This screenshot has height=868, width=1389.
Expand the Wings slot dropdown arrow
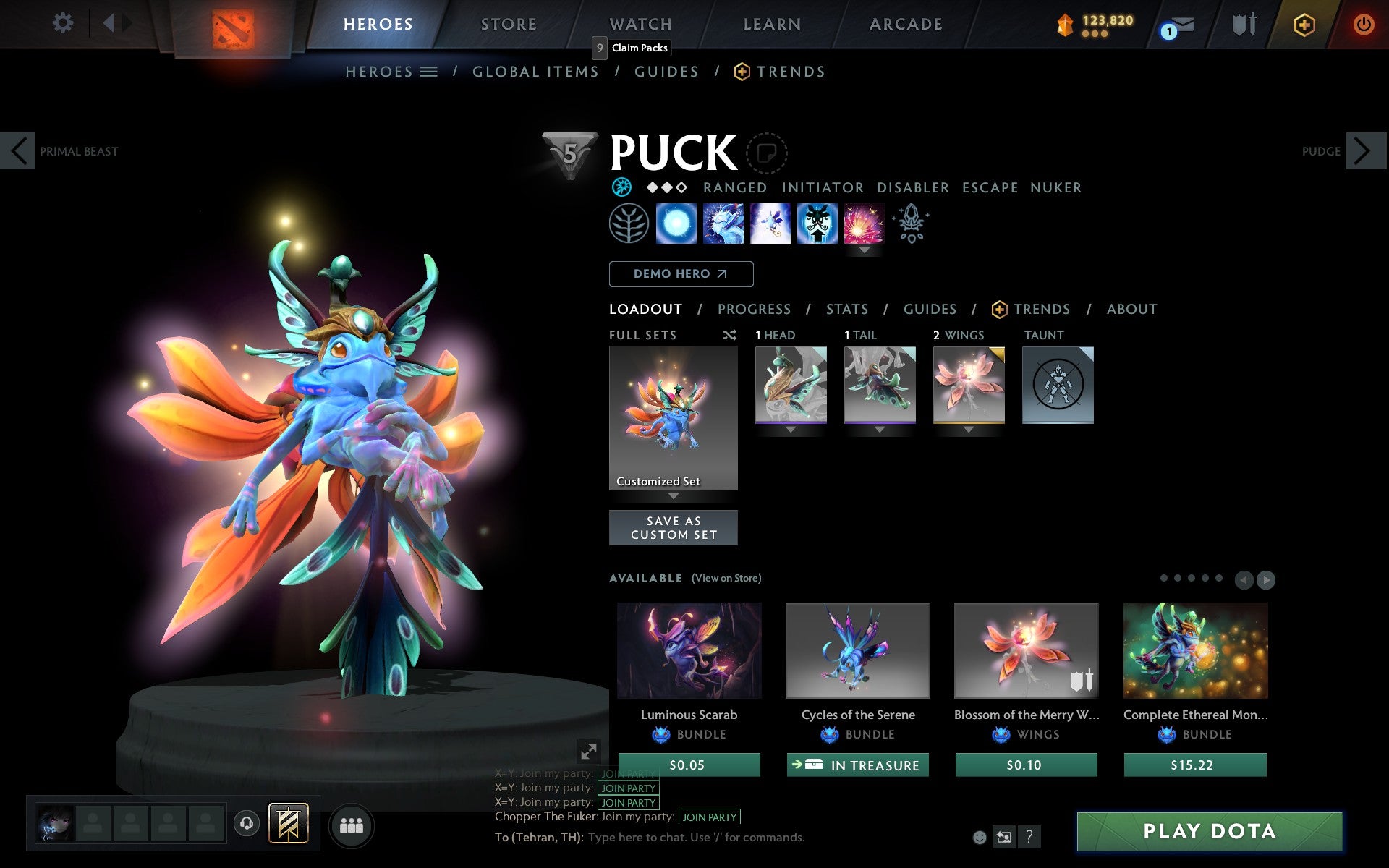[x=969, y=429]
